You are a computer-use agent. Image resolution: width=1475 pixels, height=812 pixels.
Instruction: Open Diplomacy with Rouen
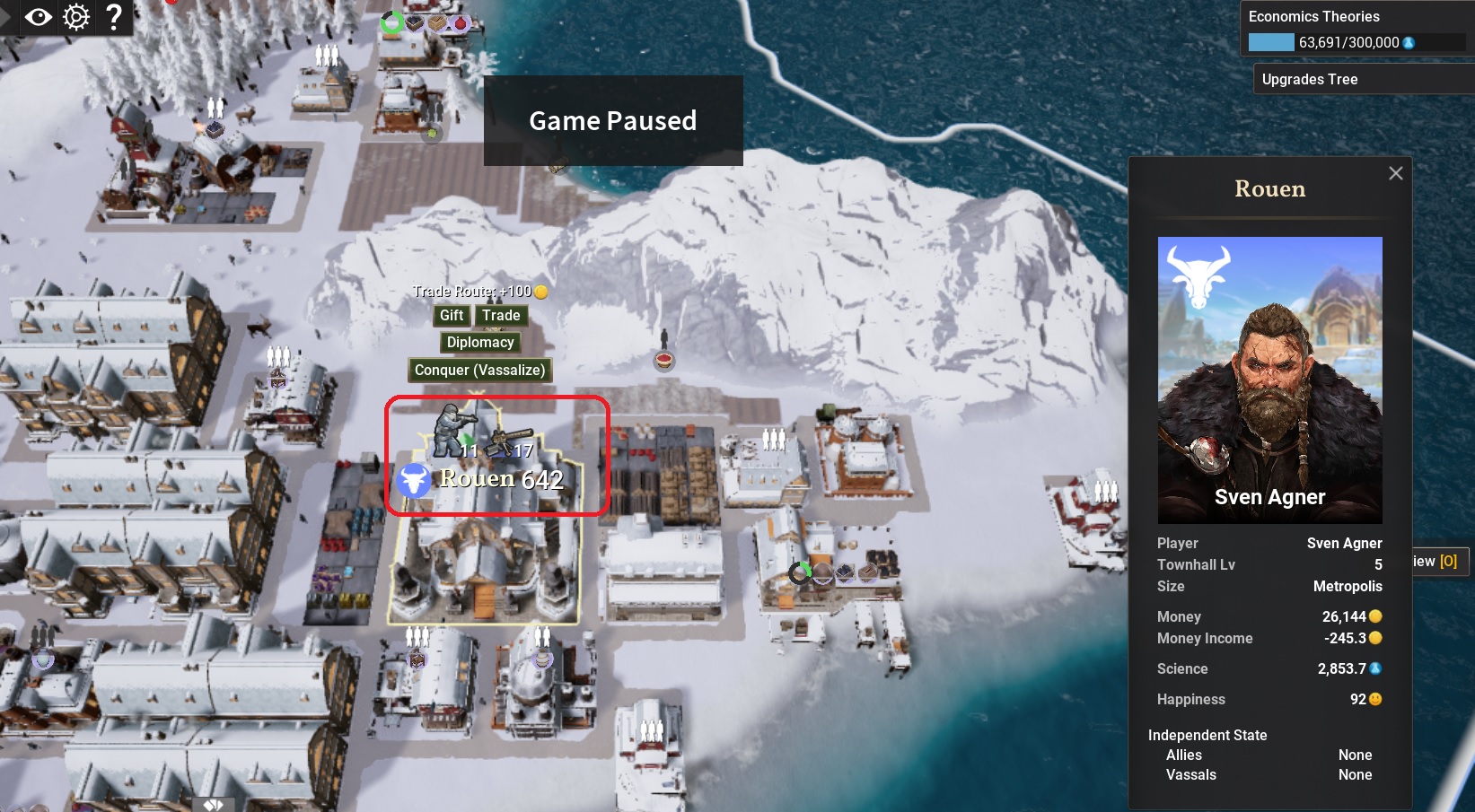click(x=479, y=342)
